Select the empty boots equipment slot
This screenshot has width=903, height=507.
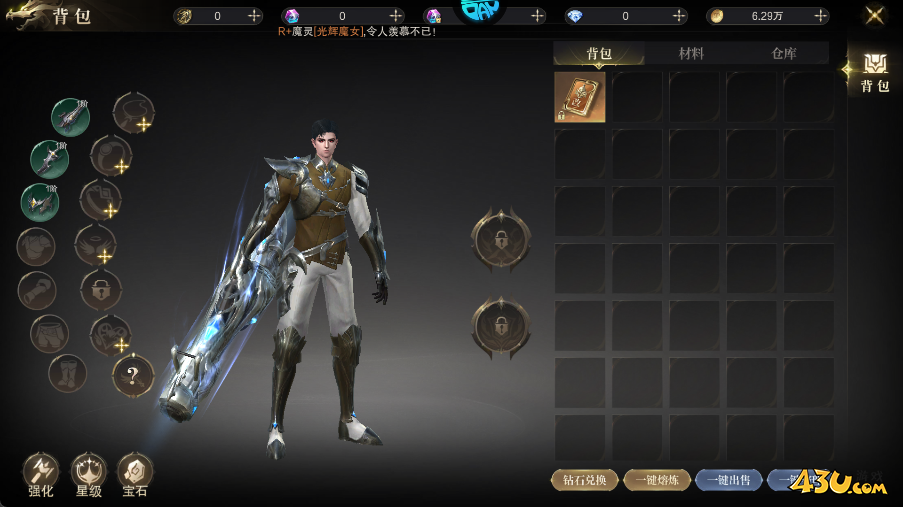pos(67,374)
